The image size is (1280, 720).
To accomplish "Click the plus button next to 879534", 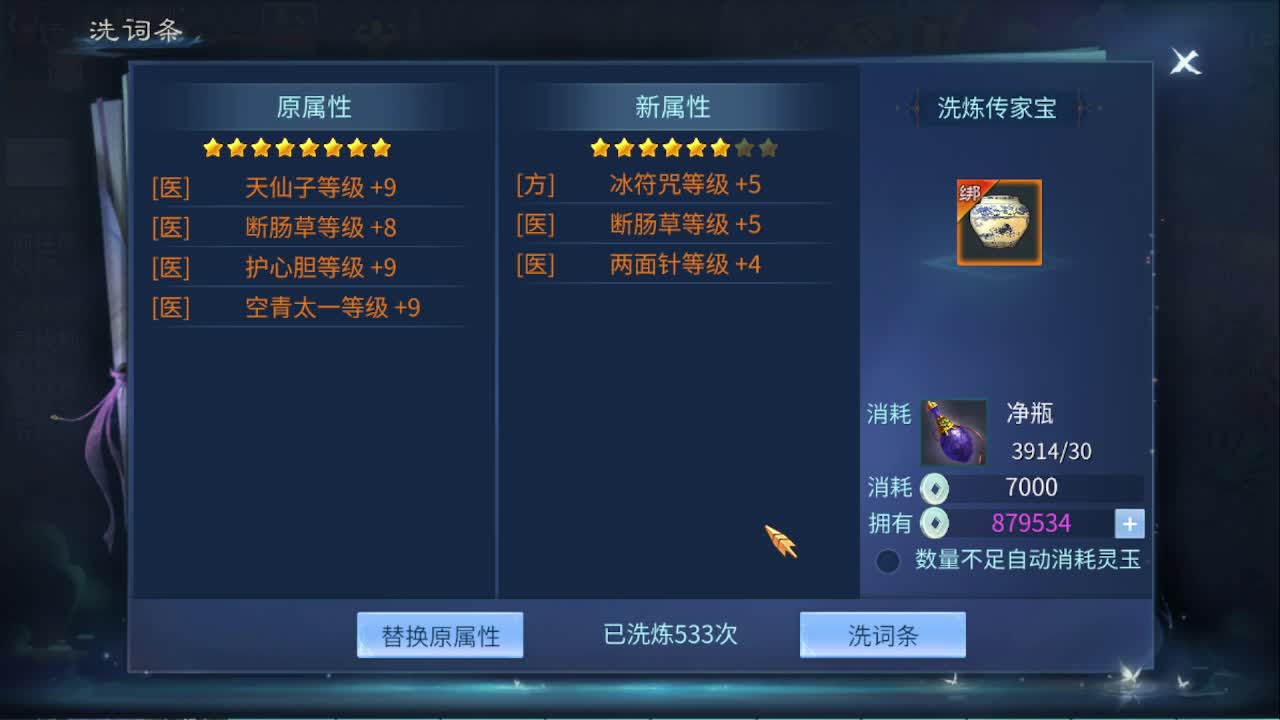I will tap(1128, 523).
